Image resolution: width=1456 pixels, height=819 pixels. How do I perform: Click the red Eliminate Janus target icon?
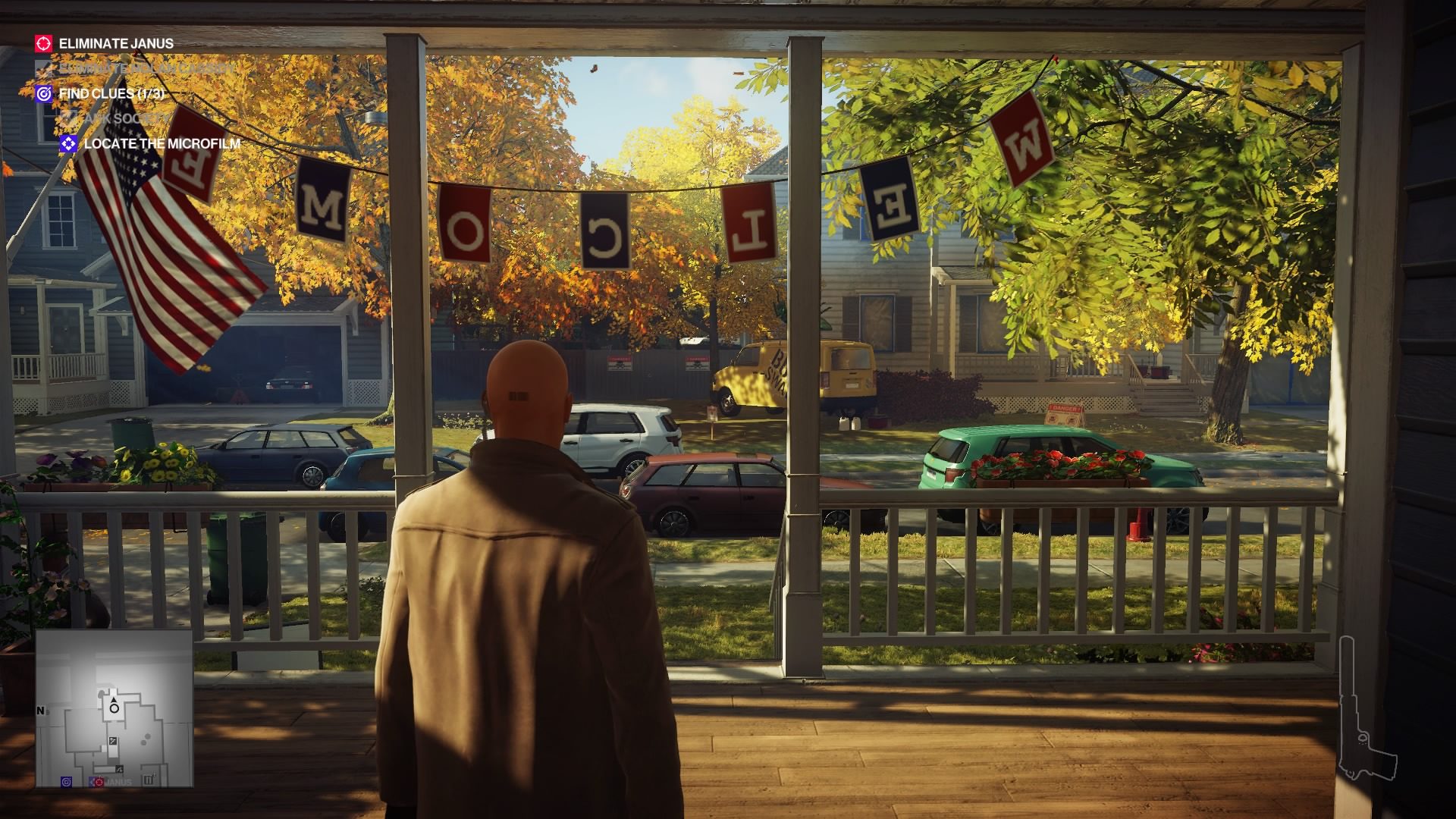click(43, 43)
